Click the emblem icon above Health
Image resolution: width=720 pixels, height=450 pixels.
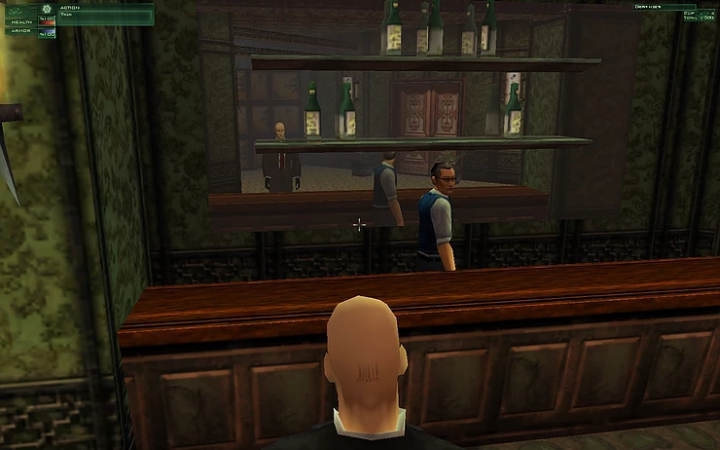tap(17, 9)
